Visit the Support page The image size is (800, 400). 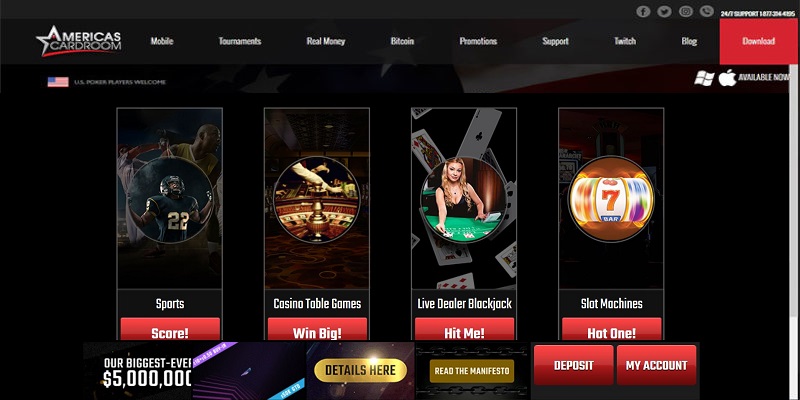click(555, 42)
